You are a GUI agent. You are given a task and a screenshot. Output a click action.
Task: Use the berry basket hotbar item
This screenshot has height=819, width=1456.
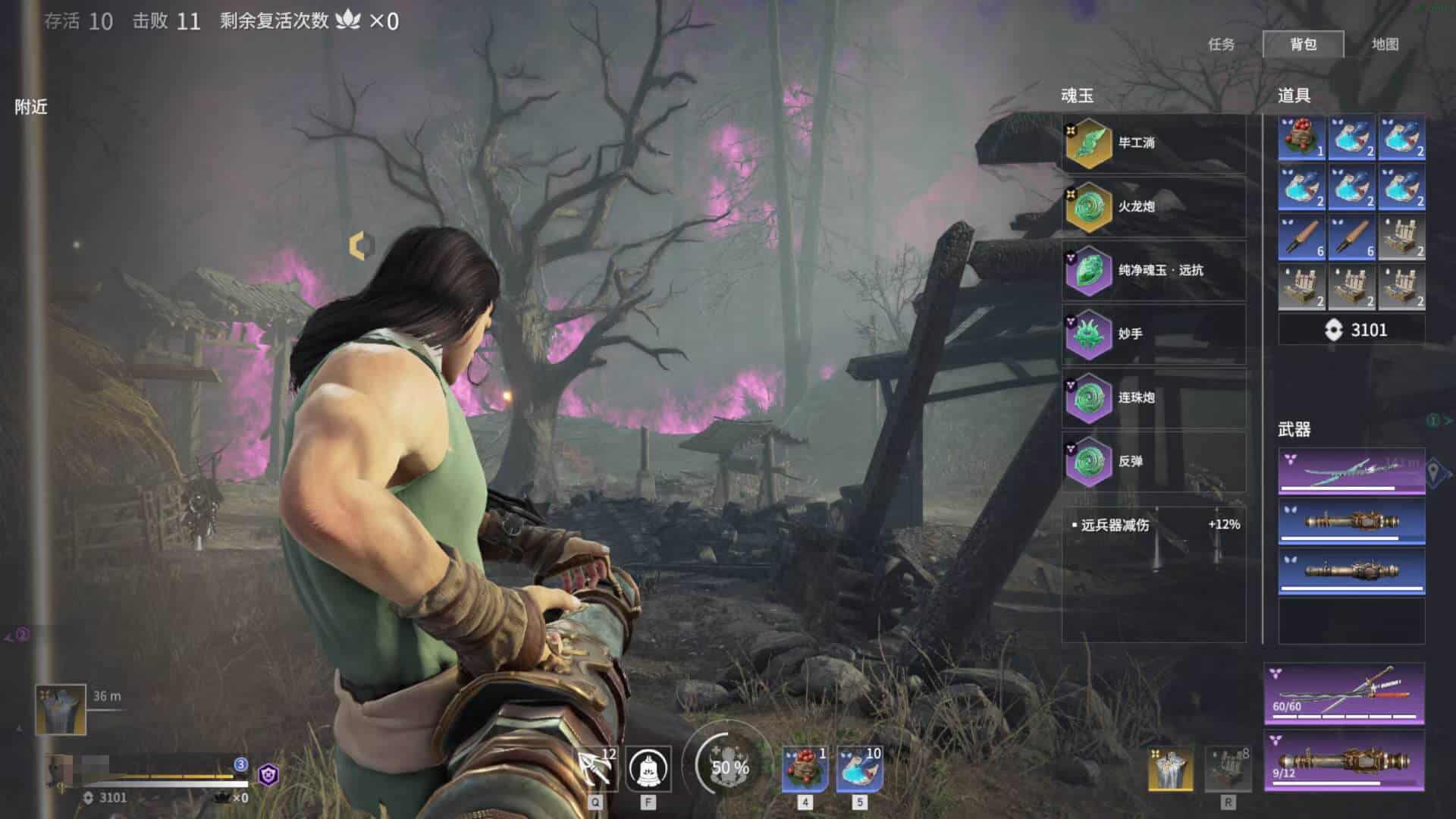805,769
